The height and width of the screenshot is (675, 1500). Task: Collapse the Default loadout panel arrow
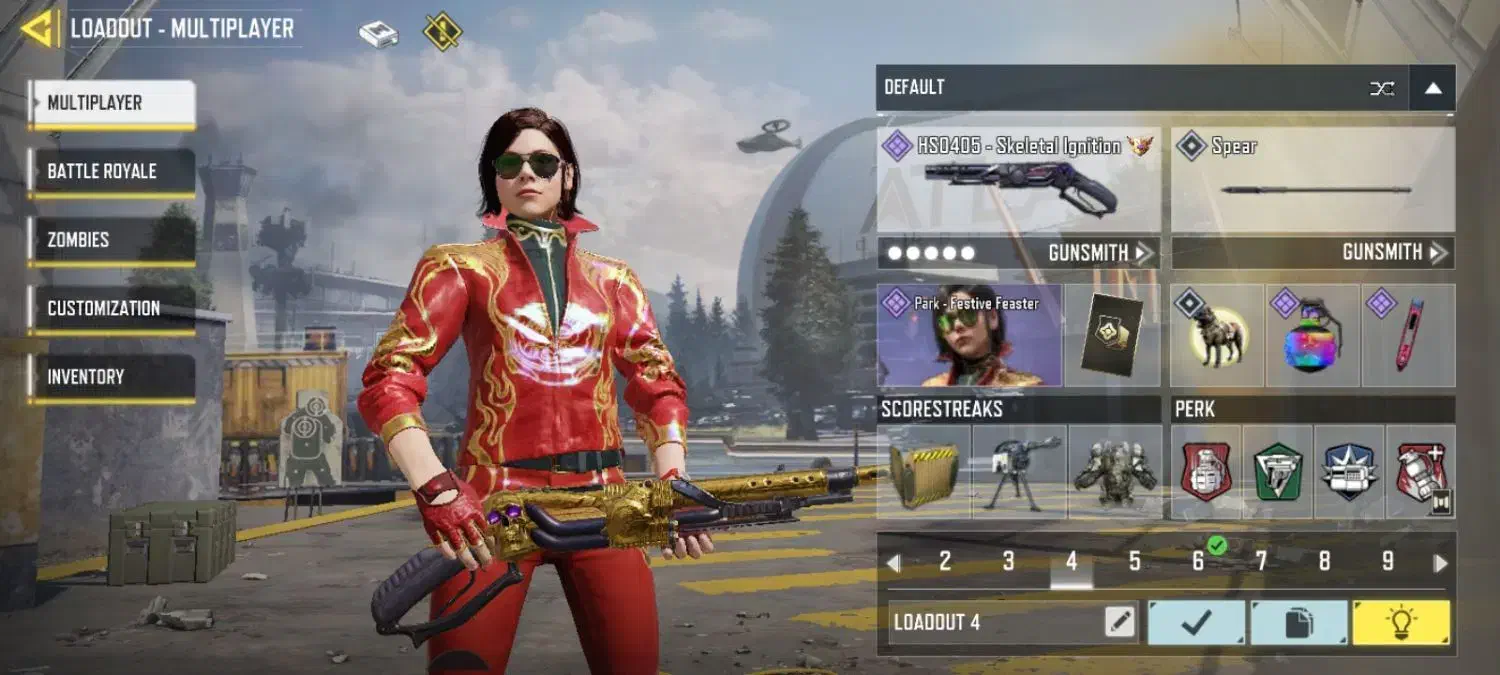1432,88
